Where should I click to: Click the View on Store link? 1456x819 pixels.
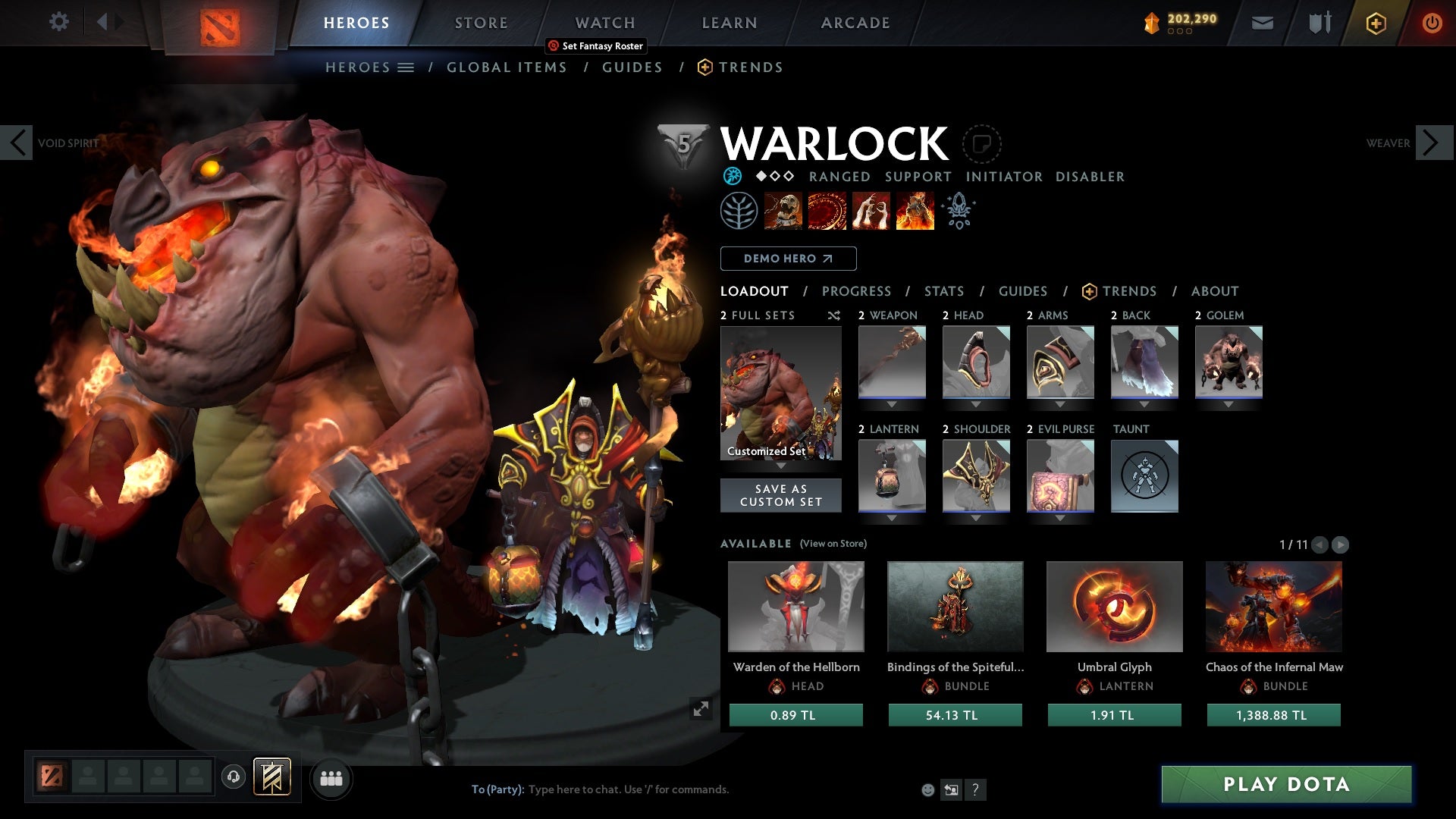click(x=832, y=544)
